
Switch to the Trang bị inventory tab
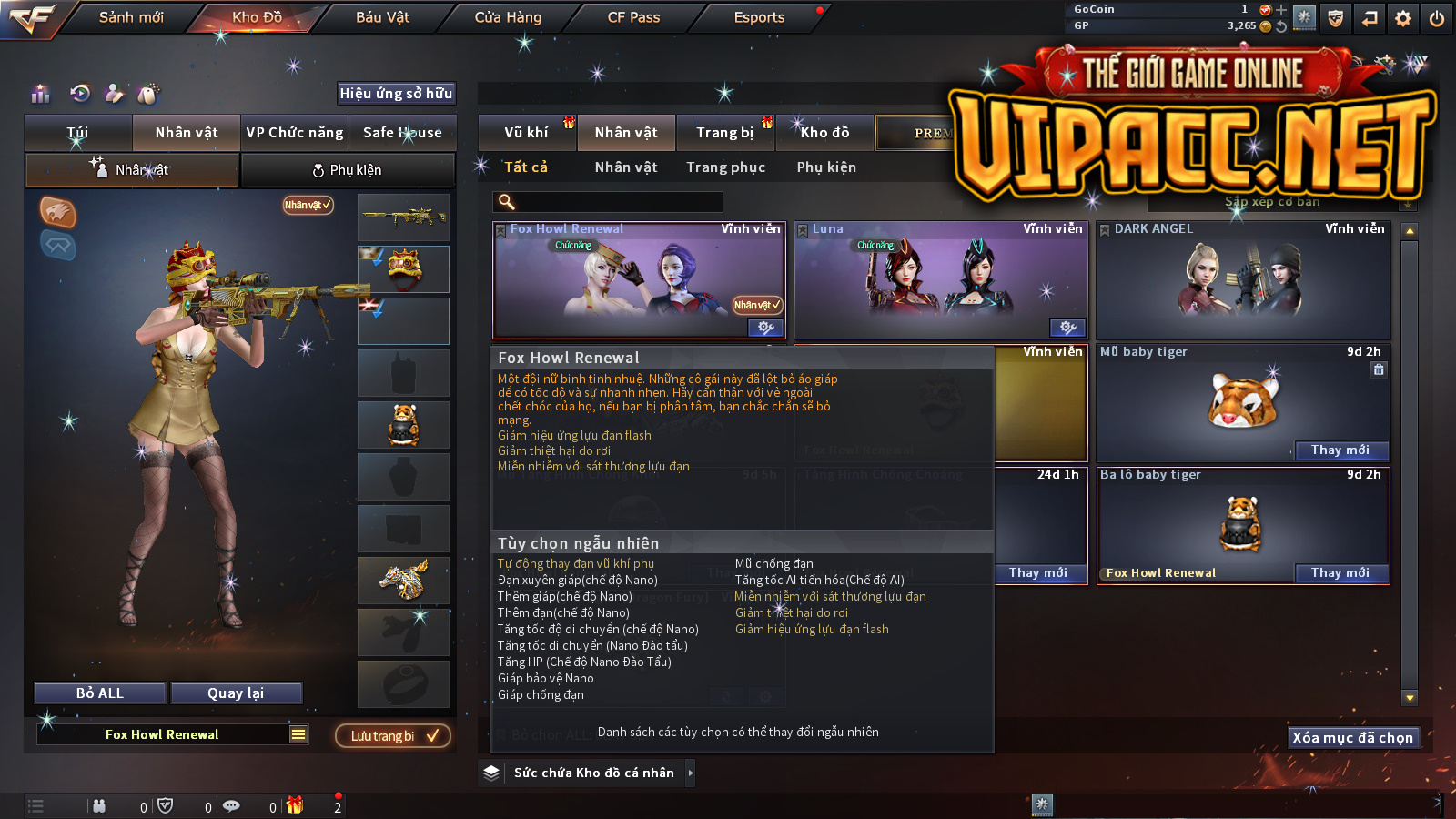[x=724, y=133]
